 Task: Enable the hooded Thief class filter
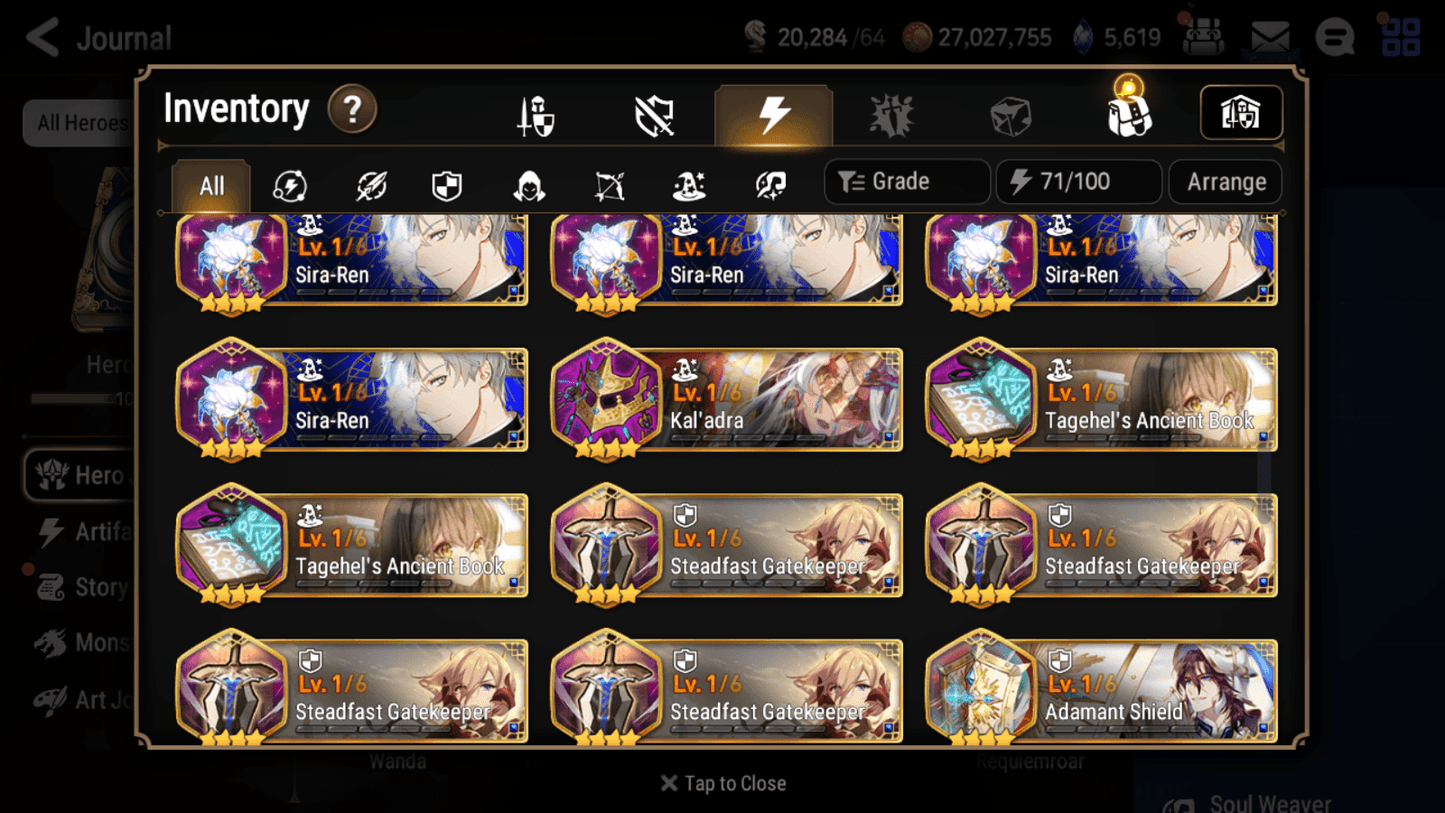[x=528, y=182]
